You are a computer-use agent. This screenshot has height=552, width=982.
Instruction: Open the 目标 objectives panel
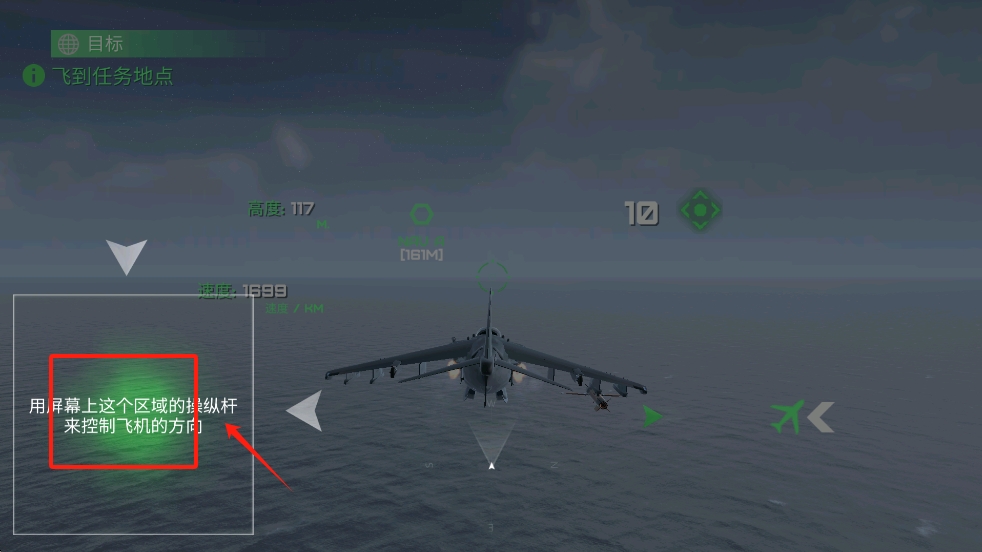tap(92, 44)
